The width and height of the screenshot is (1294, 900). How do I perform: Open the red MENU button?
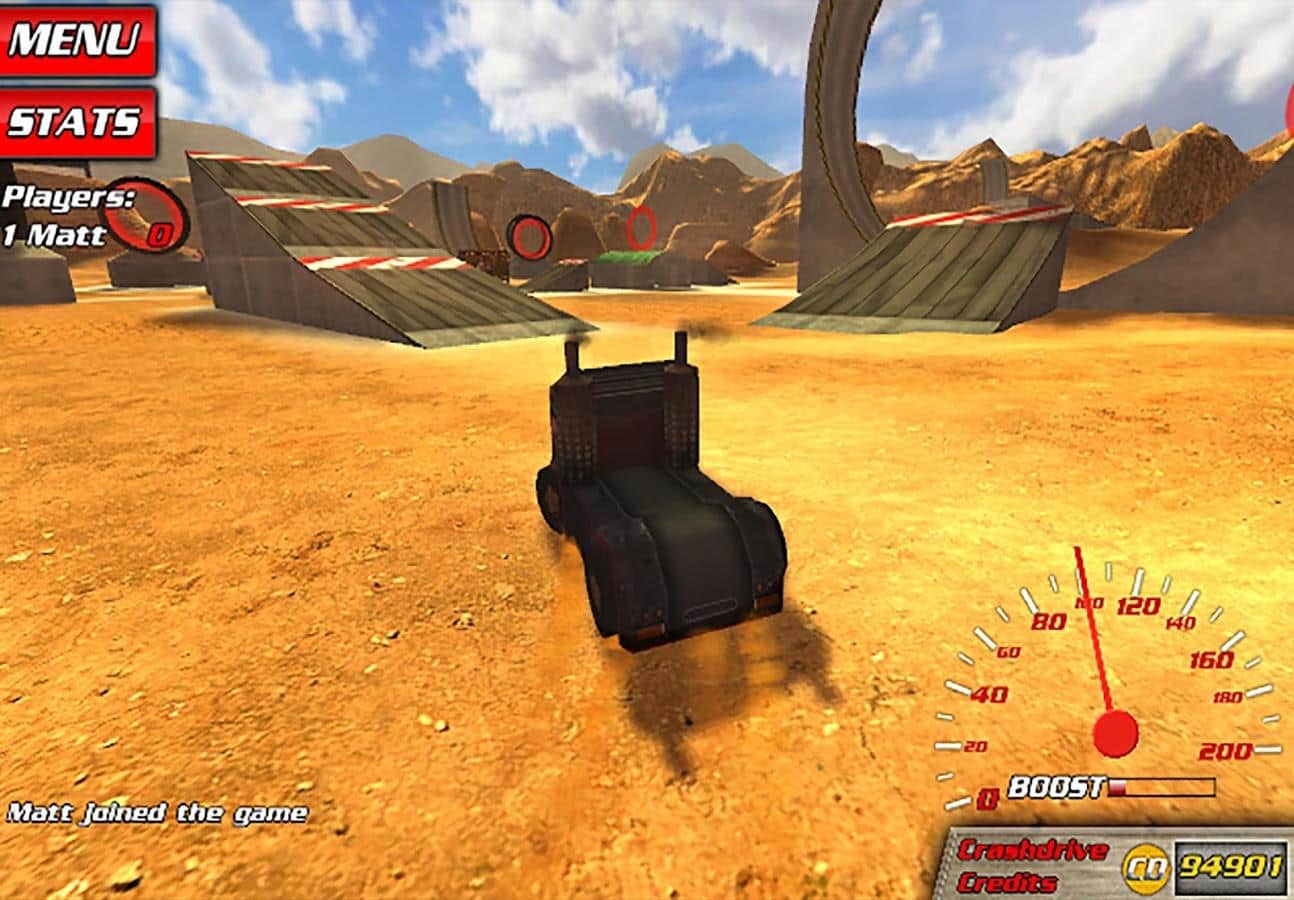(x=76, y=40)
